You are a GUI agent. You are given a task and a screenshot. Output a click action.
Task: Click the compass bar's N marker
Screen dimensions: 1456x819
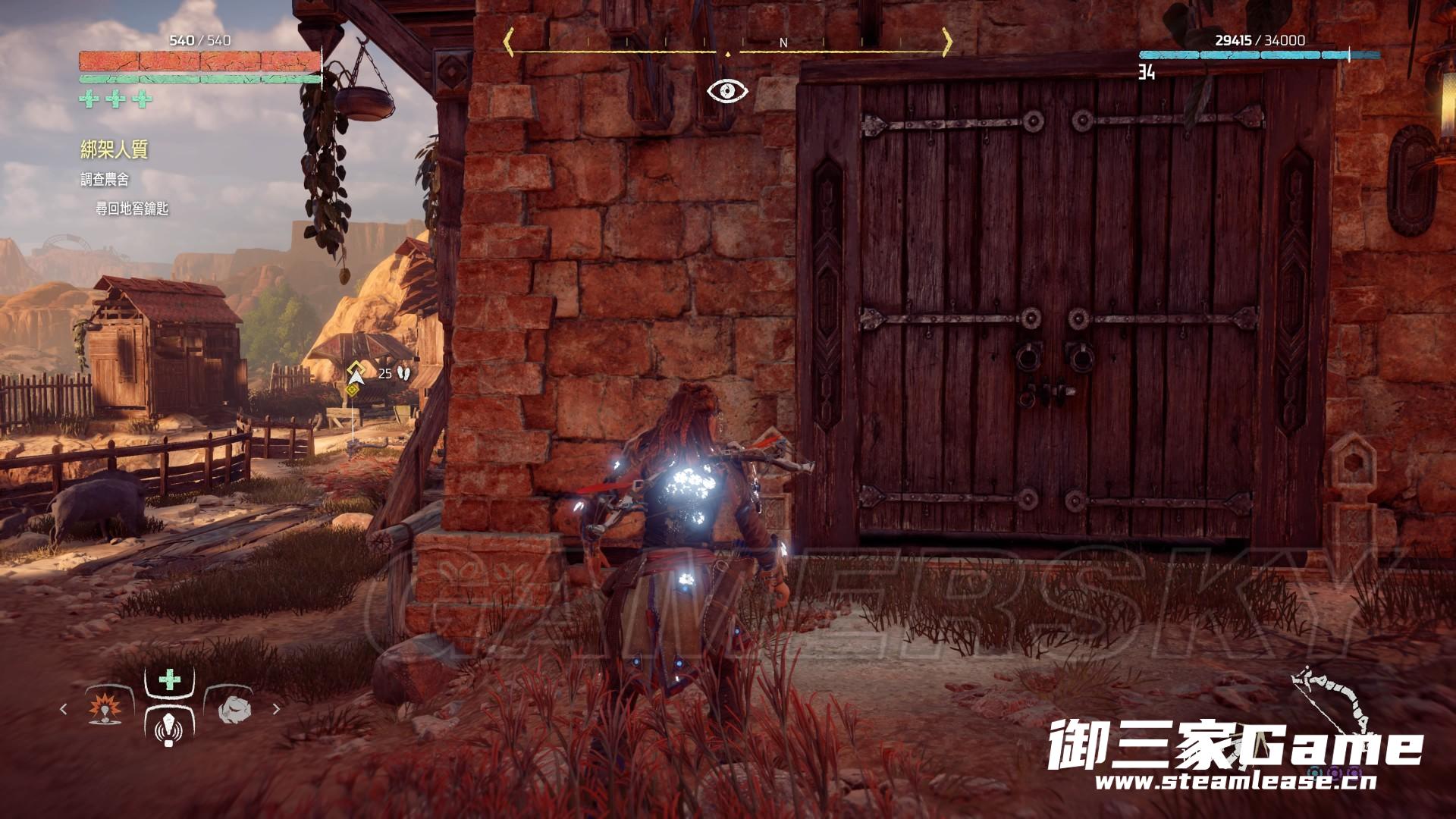click(x=784, y=43)
